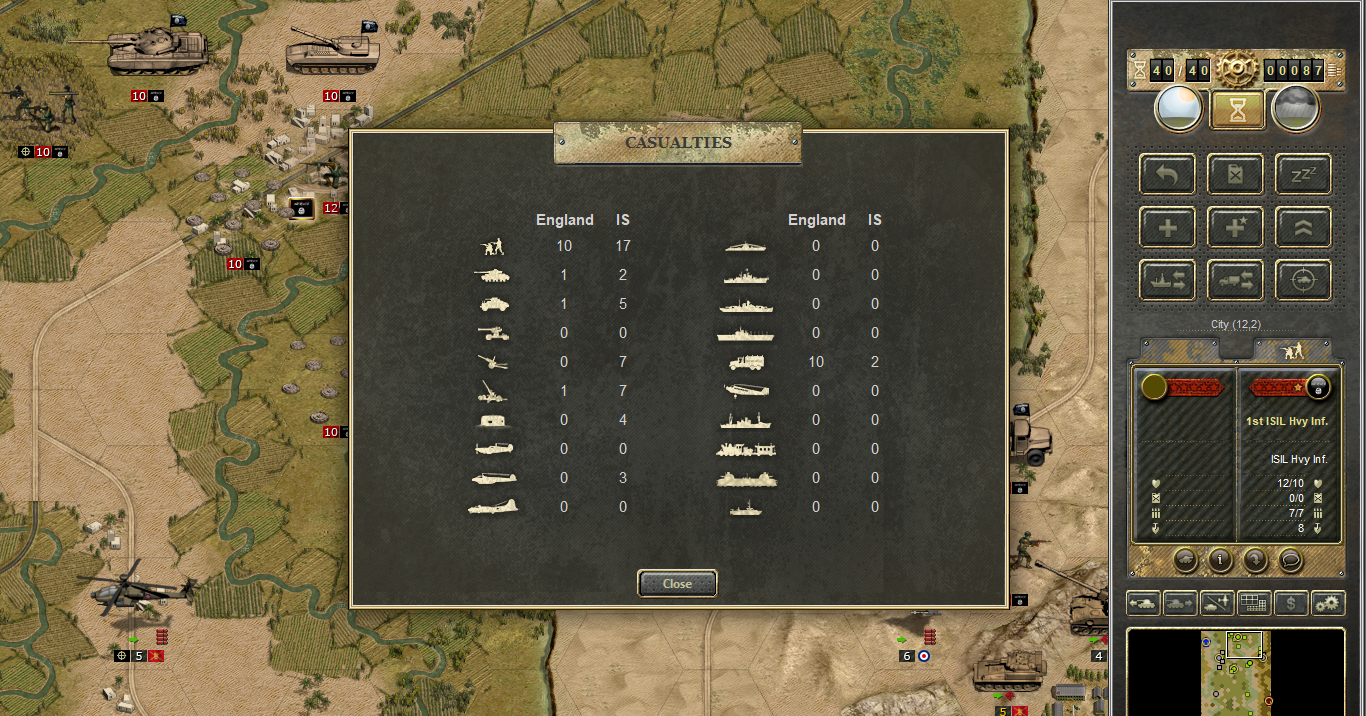Select the undo arrow button
This screenshot has height=716, width=1366.
click(x=1167, y=174)
